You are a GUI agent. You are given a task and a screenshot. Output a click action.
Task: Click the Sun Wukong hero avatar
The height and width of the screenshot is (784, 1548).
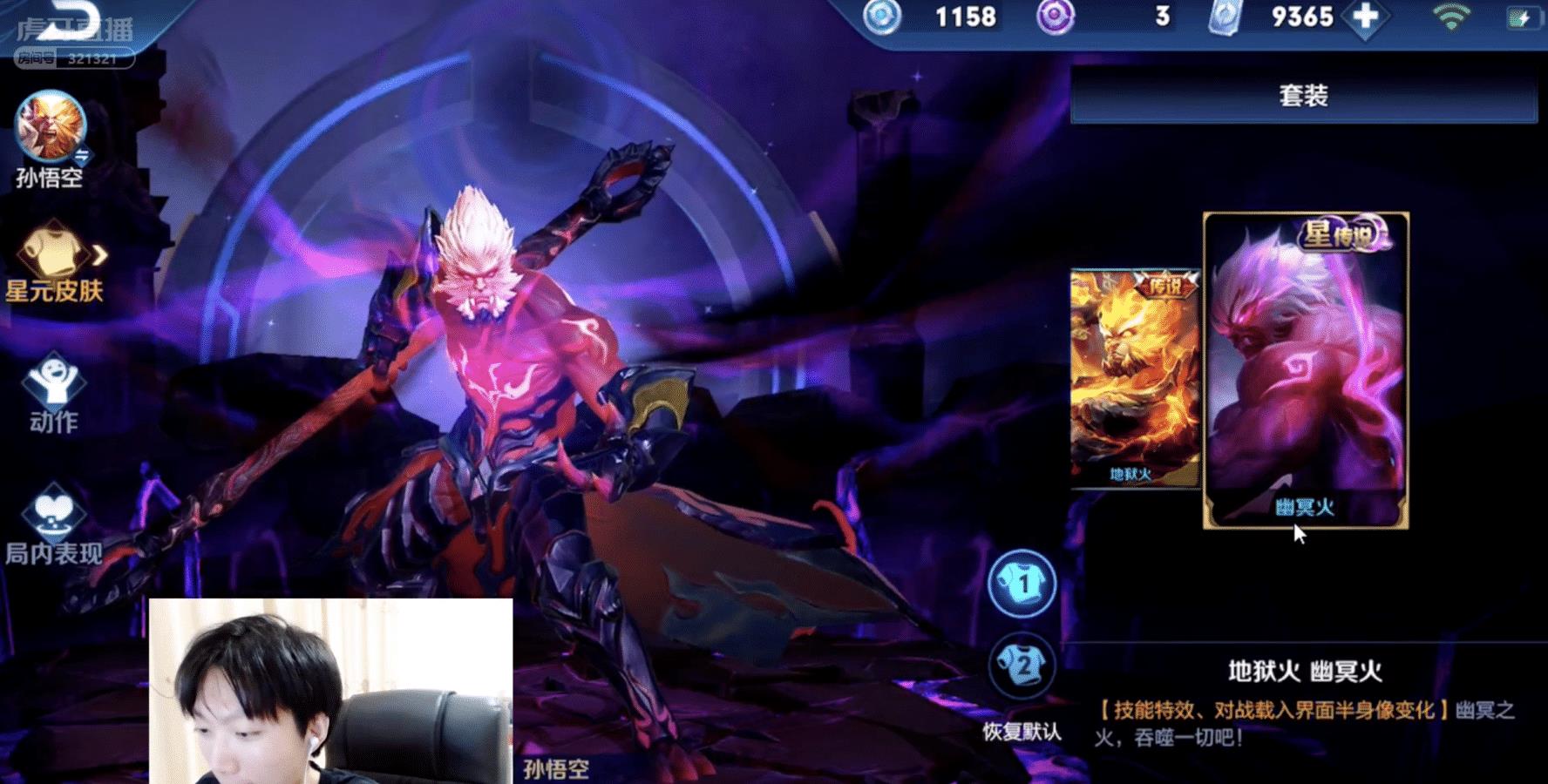point(50,131)
